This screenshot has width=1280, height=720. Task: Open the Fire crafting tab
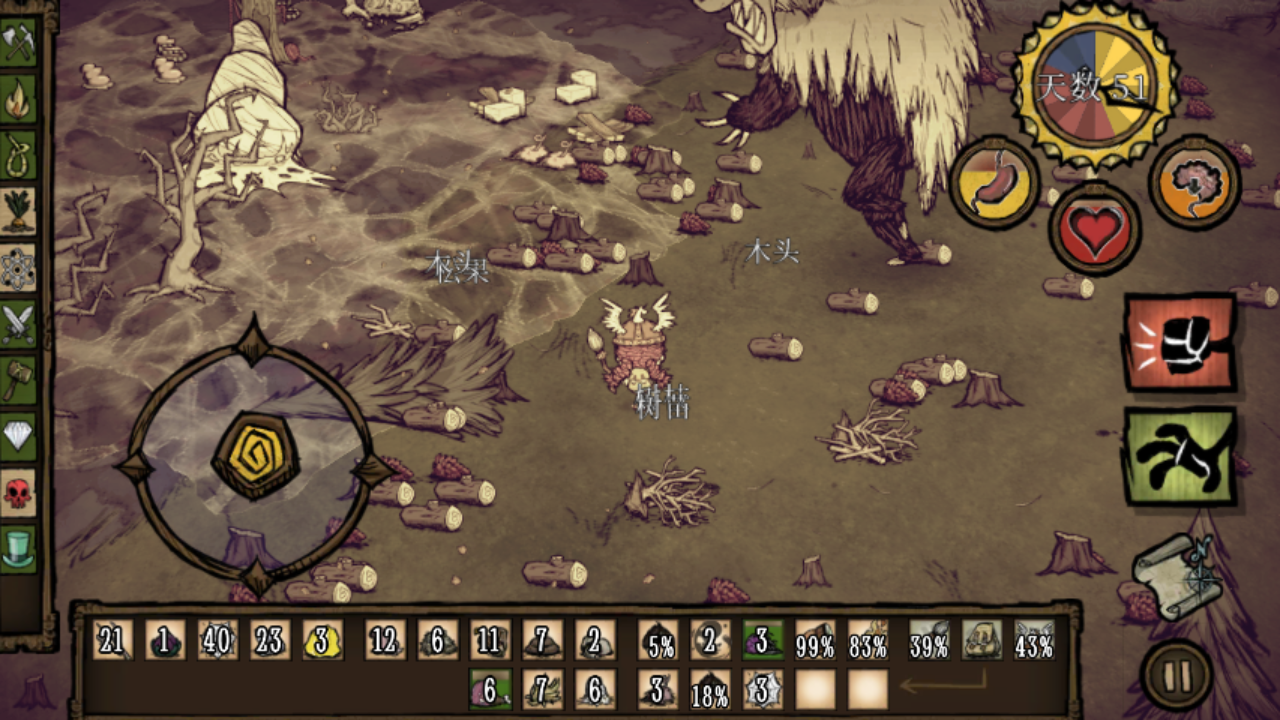click(18, 100)
